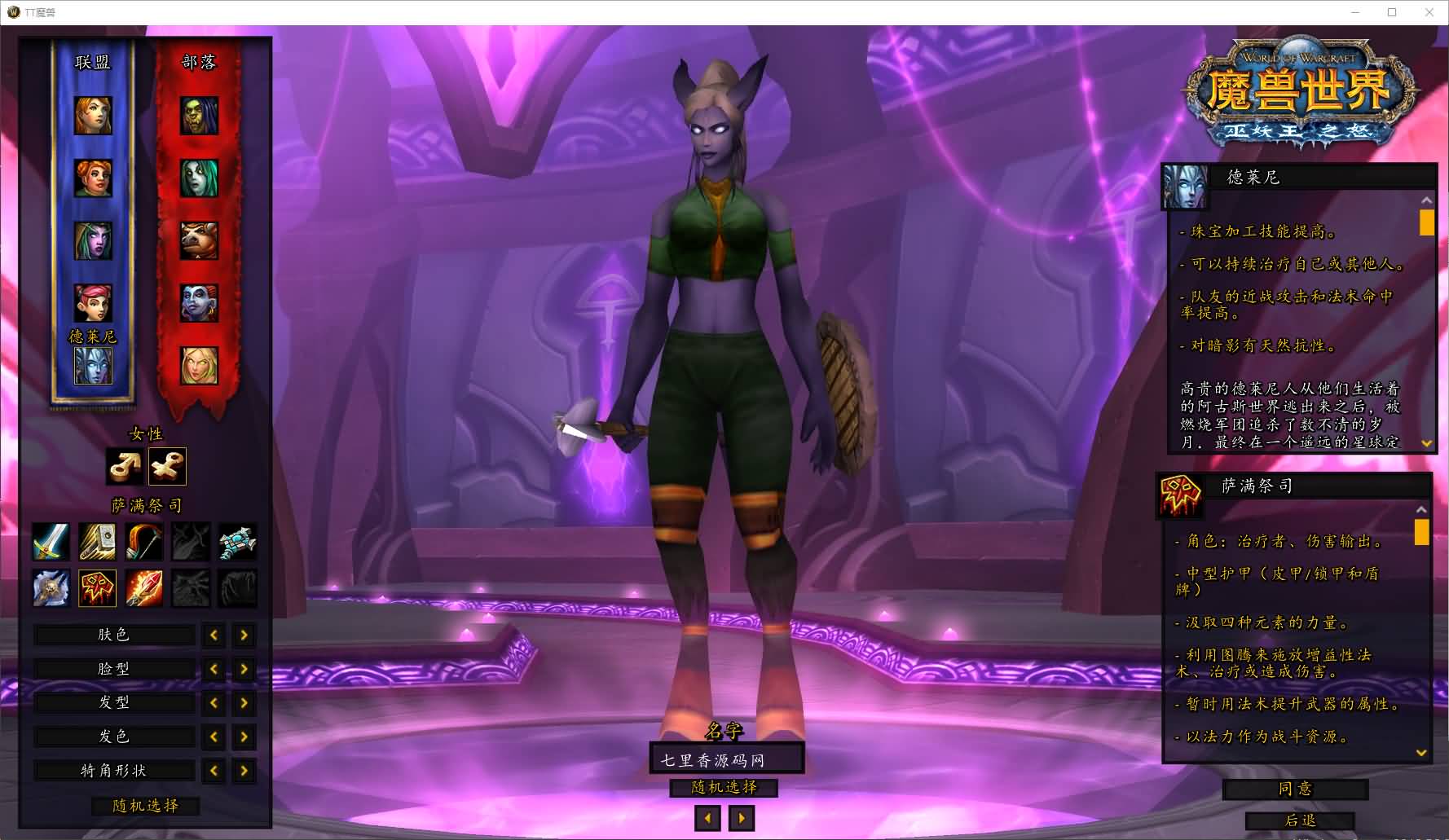Go back using the 后退 button
Image resolution: width=1449 pixels, height=840 pixels.
pos(1300,820)
